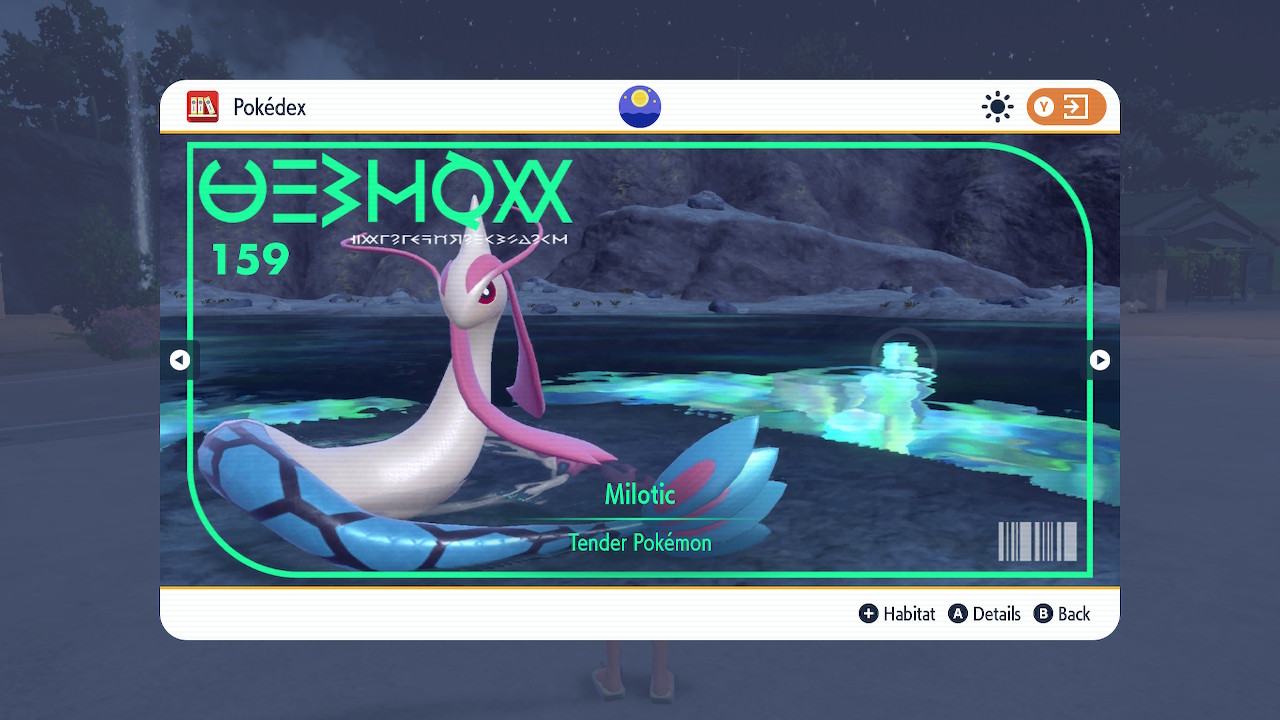Go Back from the Pokédex entry
Screen dimensions: 1280x720
[x=1062, y=614]
